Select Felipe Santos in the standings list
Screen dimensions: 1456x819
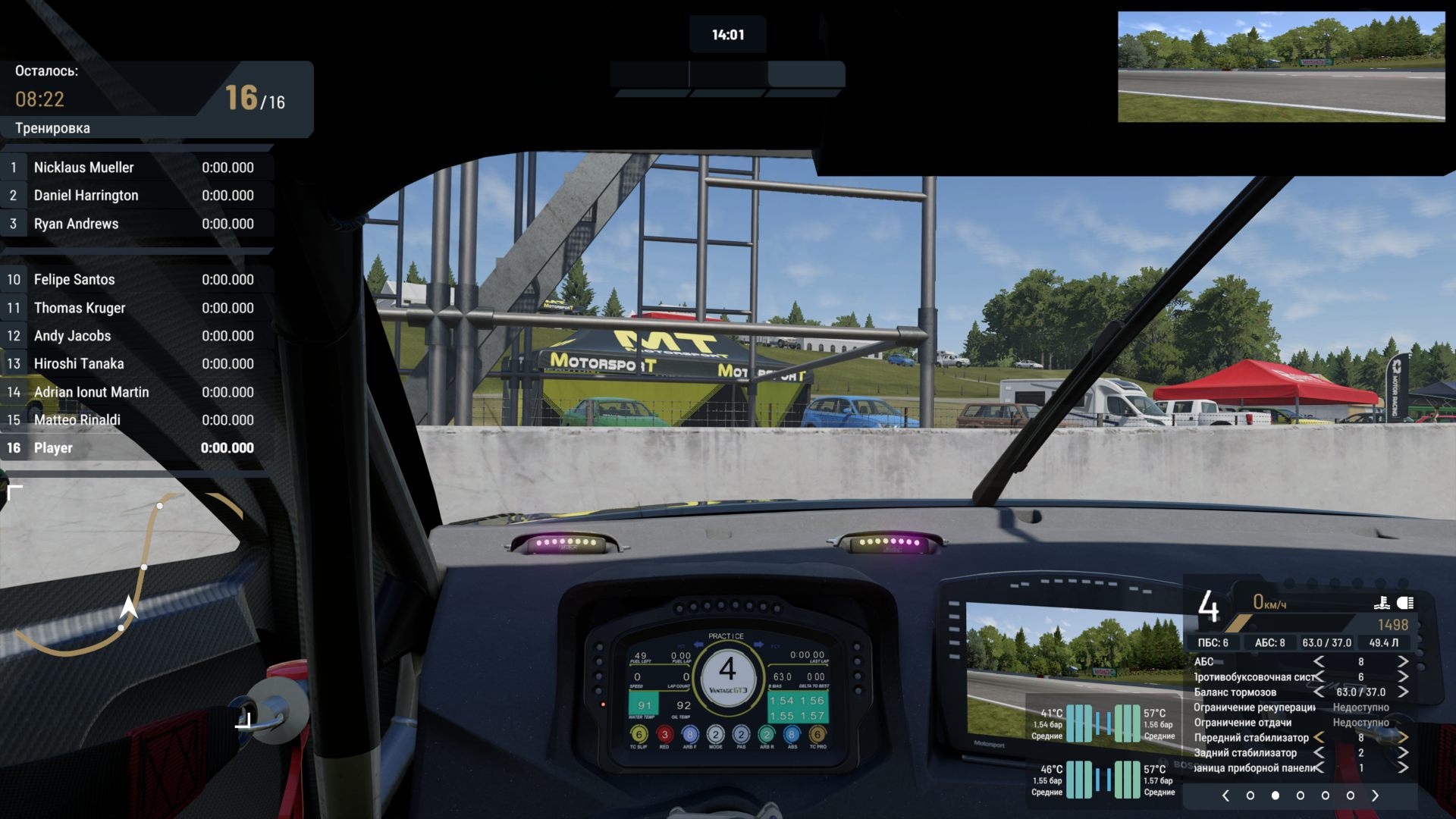pos(136,280)
